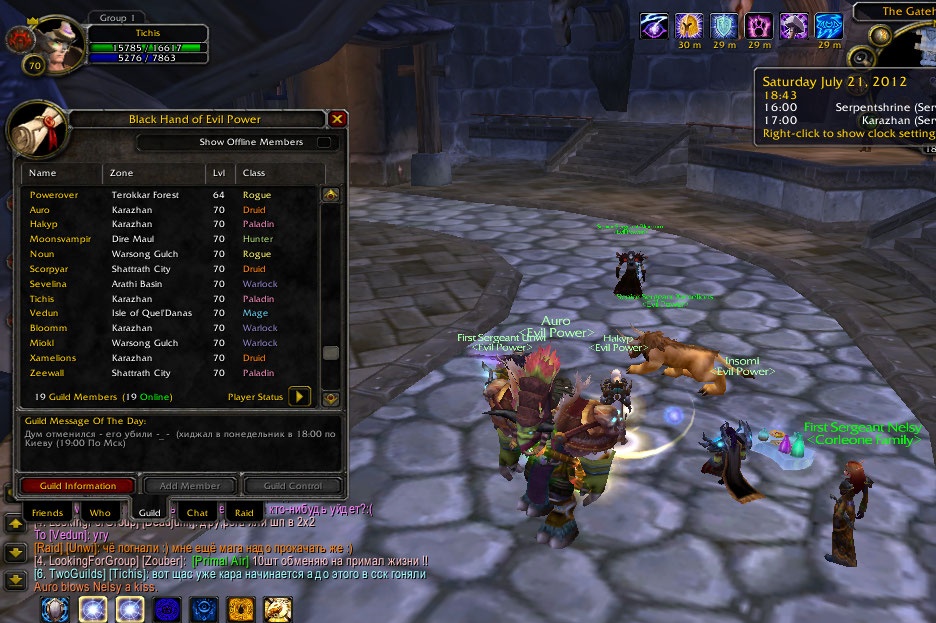The width and height of the screenshot is (936, 623).
Task: Open the Chat tab
Action: tap(197, 513)
